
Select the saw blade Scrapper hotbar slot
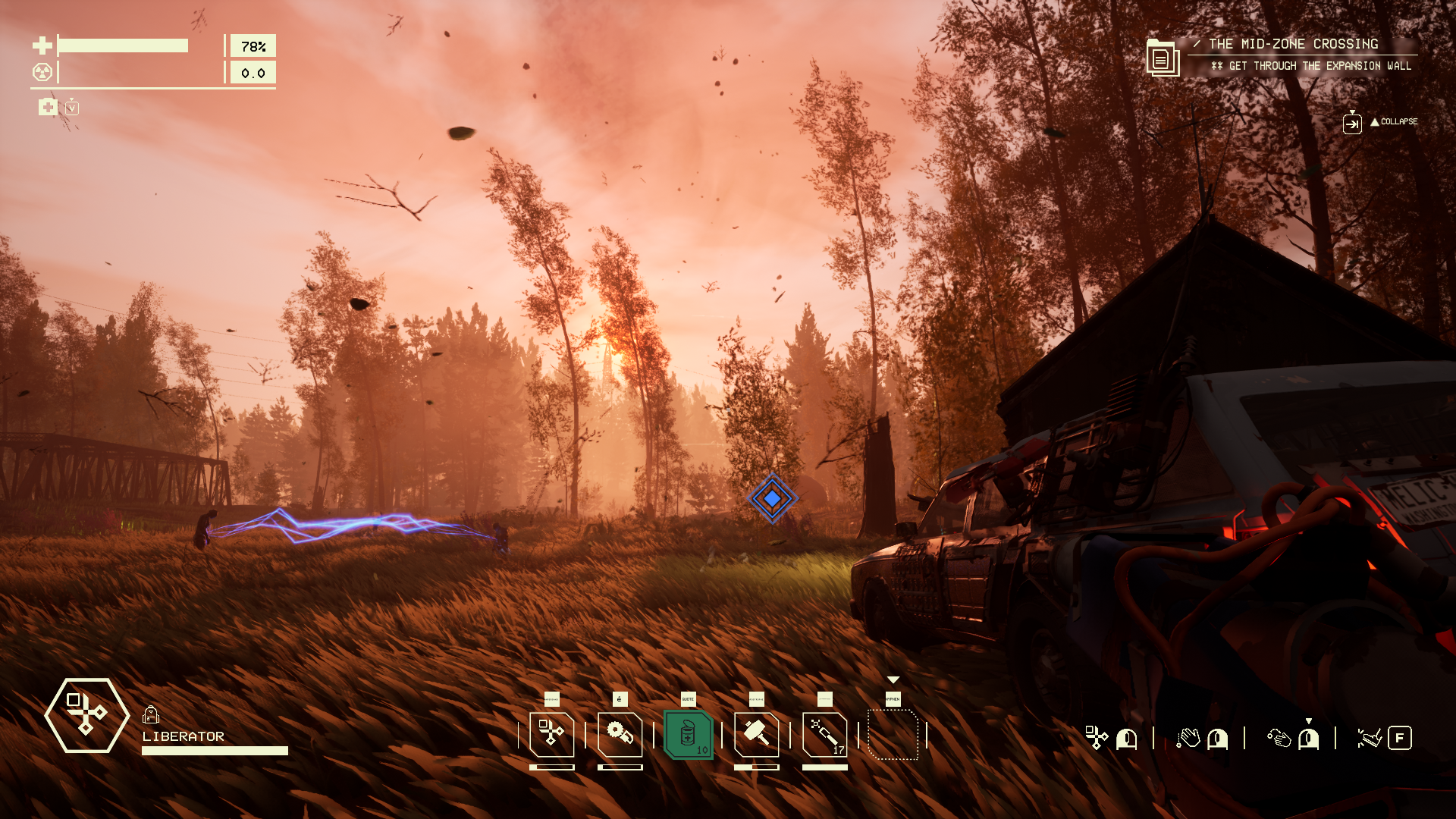[620, 734]
